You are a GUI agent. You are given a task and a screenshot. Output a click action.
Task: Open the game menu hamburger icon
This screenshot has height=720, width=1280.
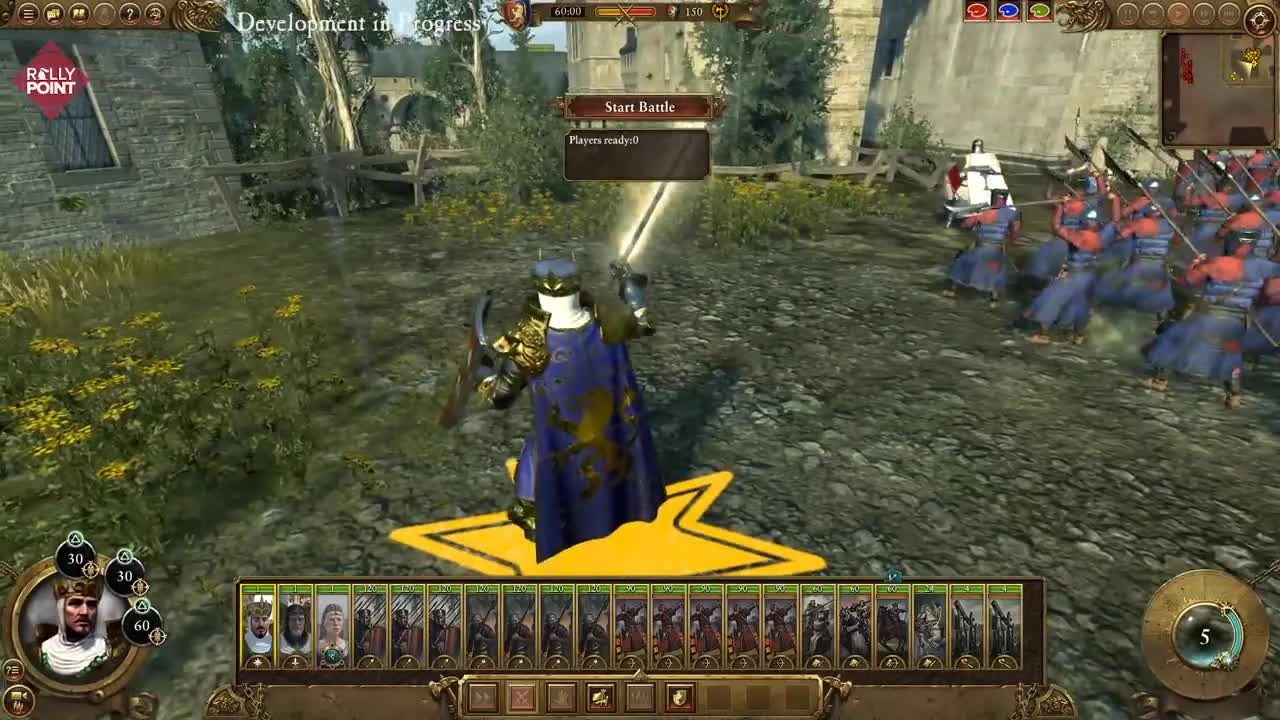tap(28, 13)
